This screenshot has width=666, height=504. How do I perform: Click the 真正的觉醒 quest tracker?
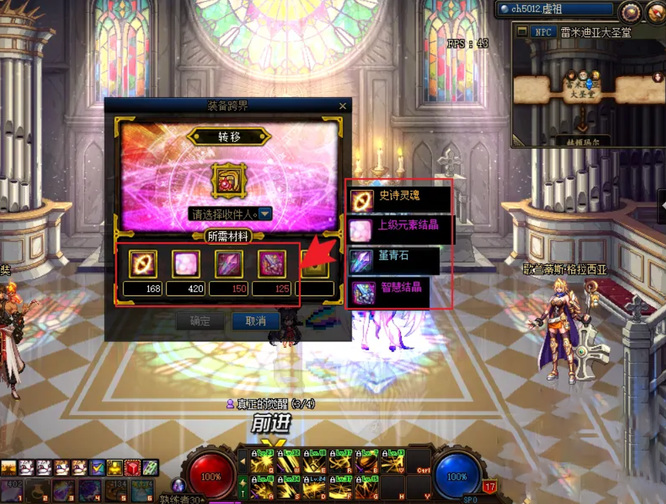coord(275,403)
